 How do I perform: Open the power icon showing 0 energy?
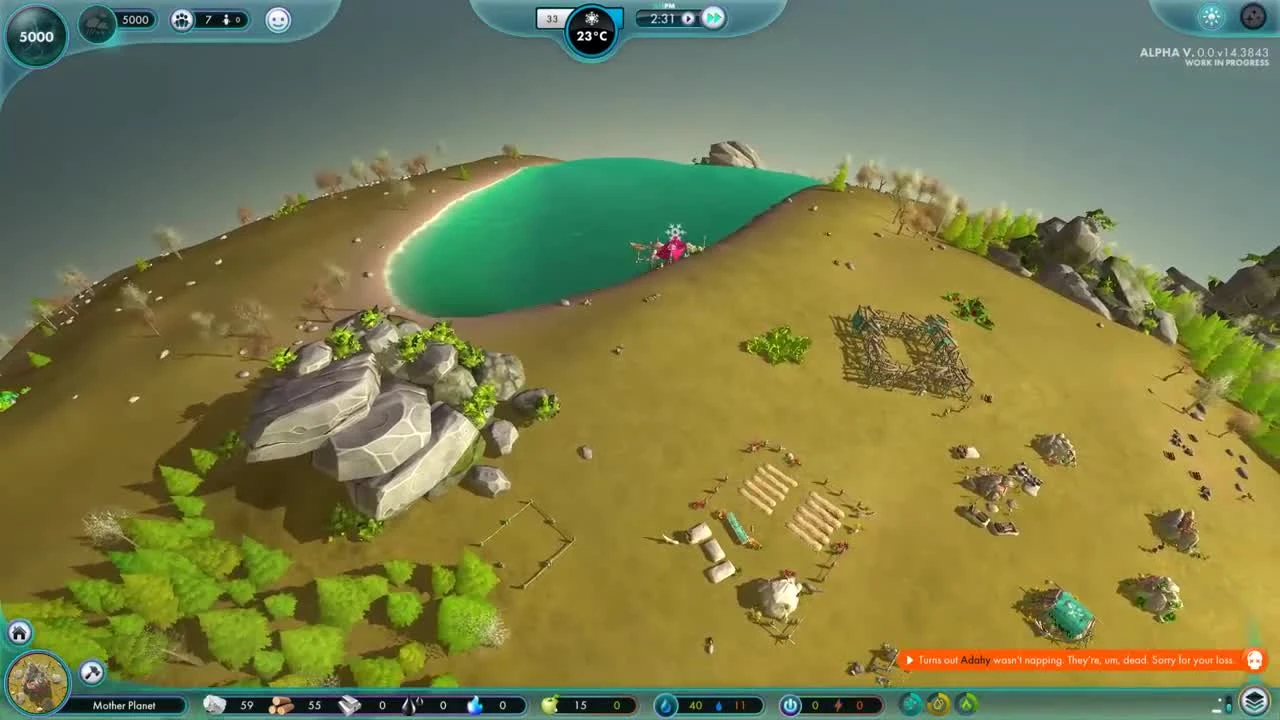coord(789,705)
